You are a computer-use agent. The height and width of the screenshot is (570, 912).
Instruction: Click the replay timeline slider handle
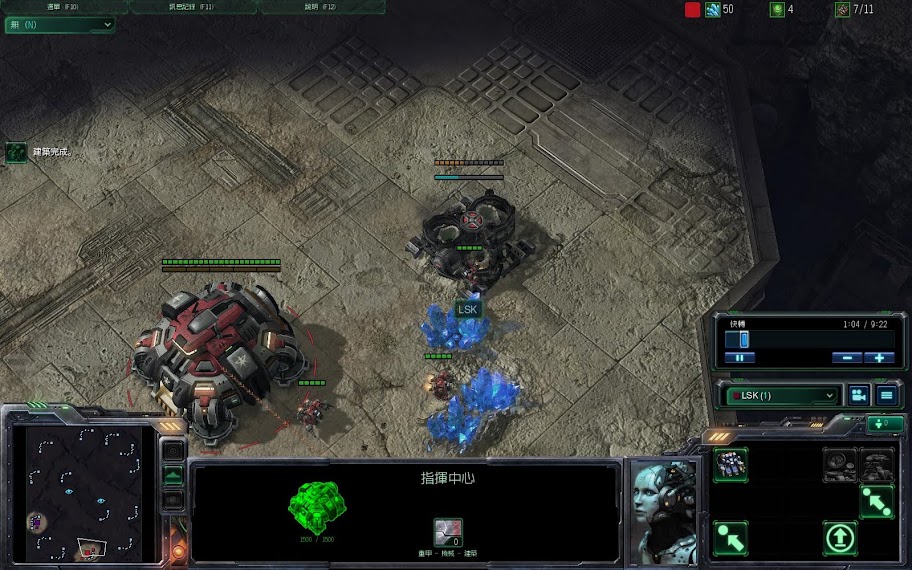[x=744, y=340]
